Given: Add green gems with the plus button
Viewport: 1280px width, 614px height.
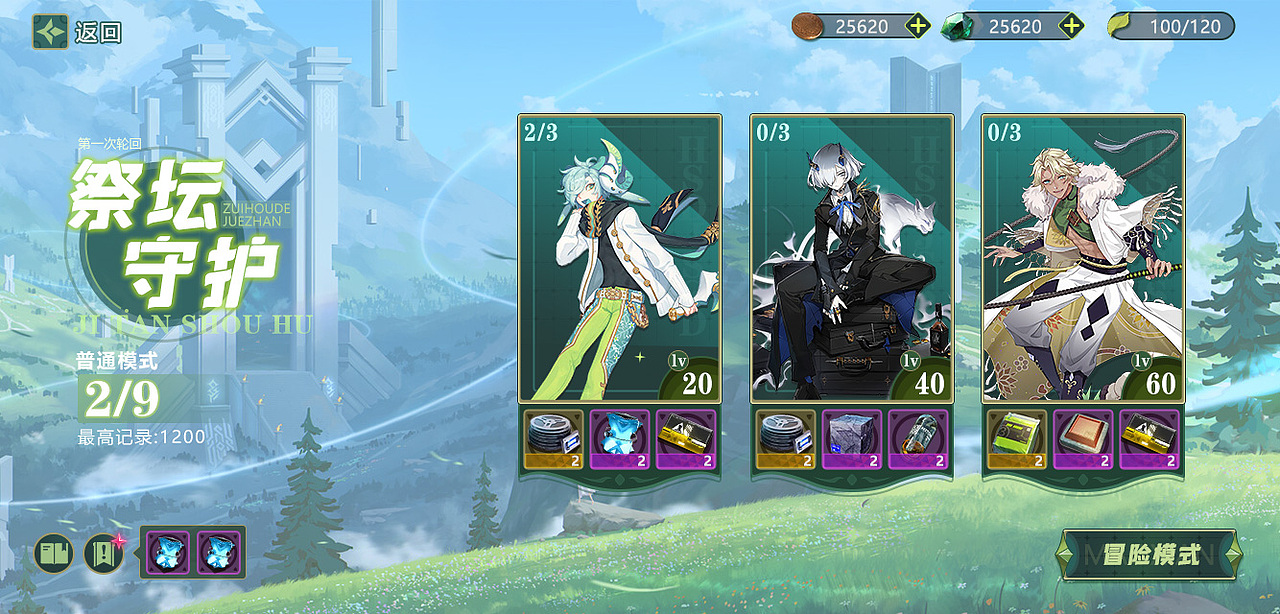Looking at the screenshot, I should point(1071,26).
